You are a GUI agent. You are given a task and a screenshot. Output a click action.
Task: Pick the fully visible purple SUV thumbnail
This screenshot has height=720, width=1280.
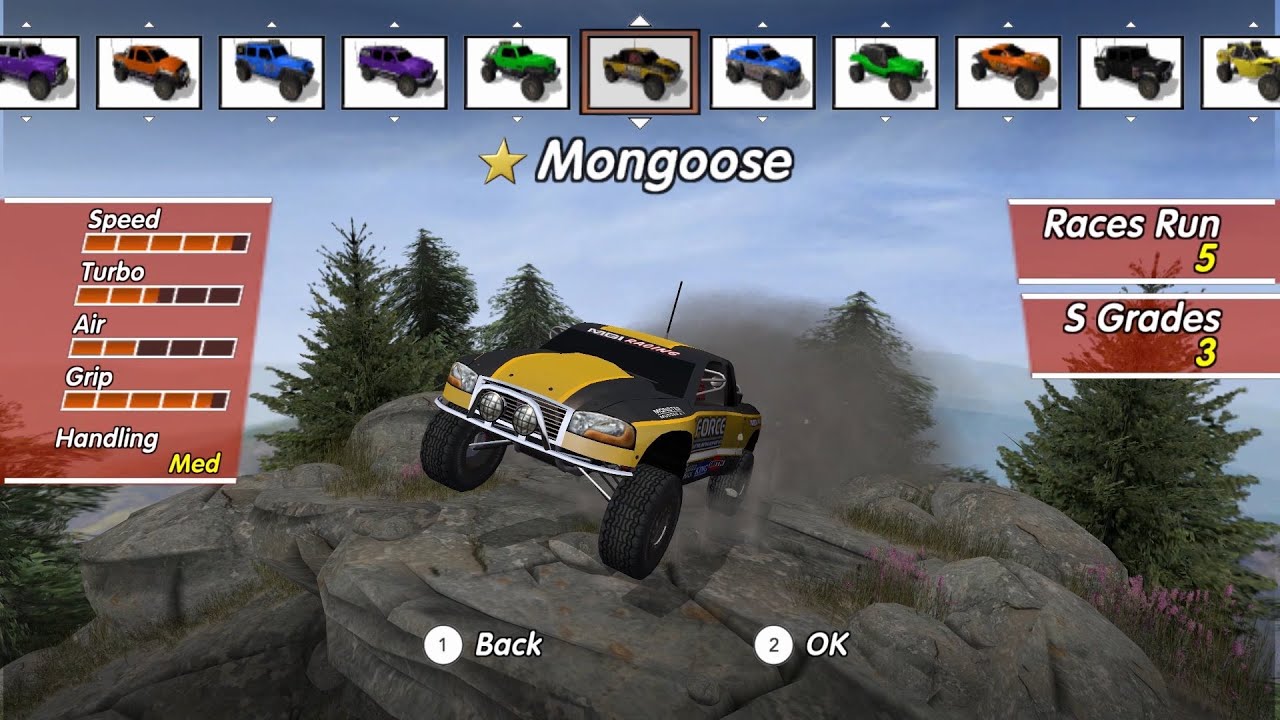[394, 72]
